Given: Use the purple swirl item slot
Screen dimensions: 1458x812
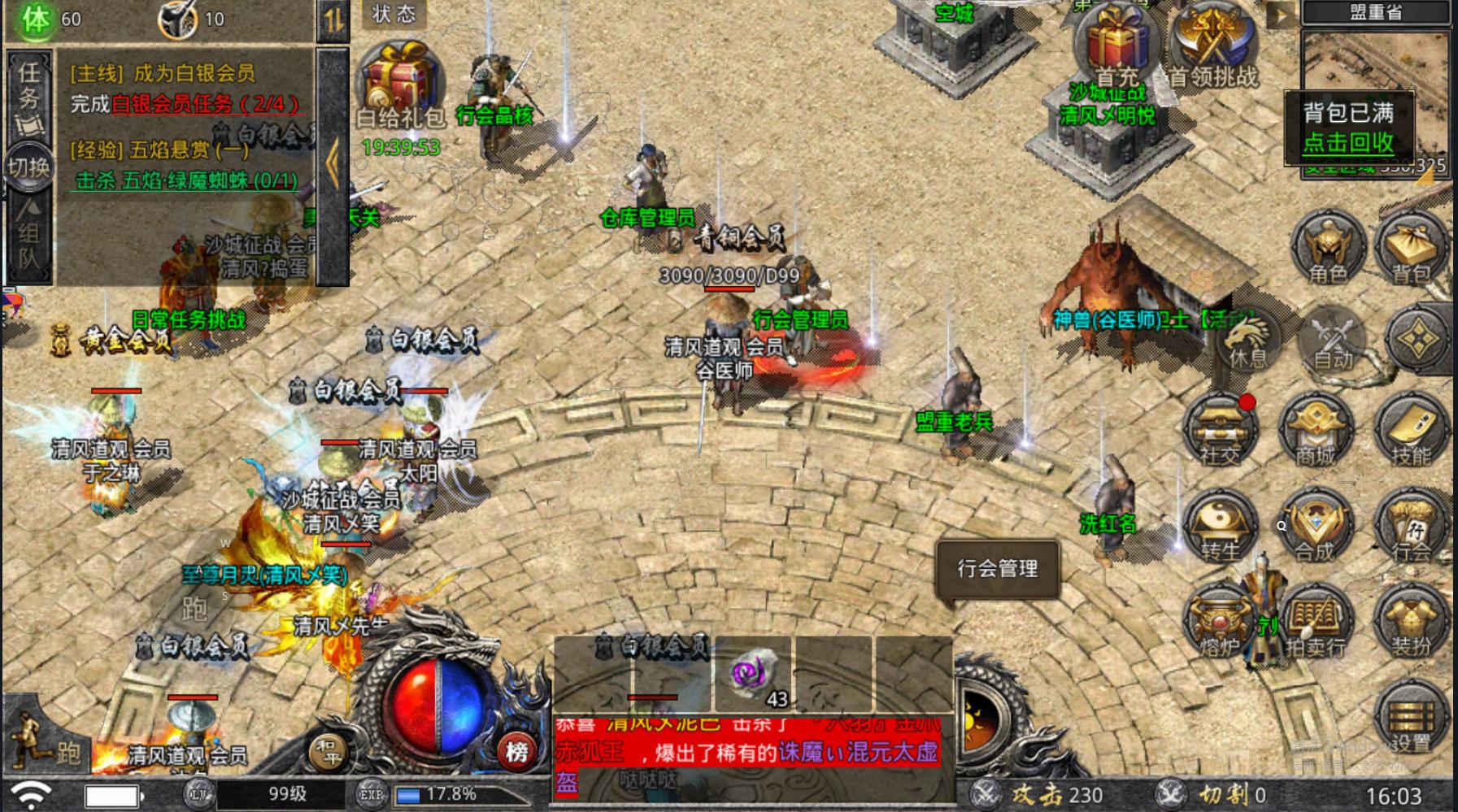Looking at the screenshot, I should coord(753,673).
